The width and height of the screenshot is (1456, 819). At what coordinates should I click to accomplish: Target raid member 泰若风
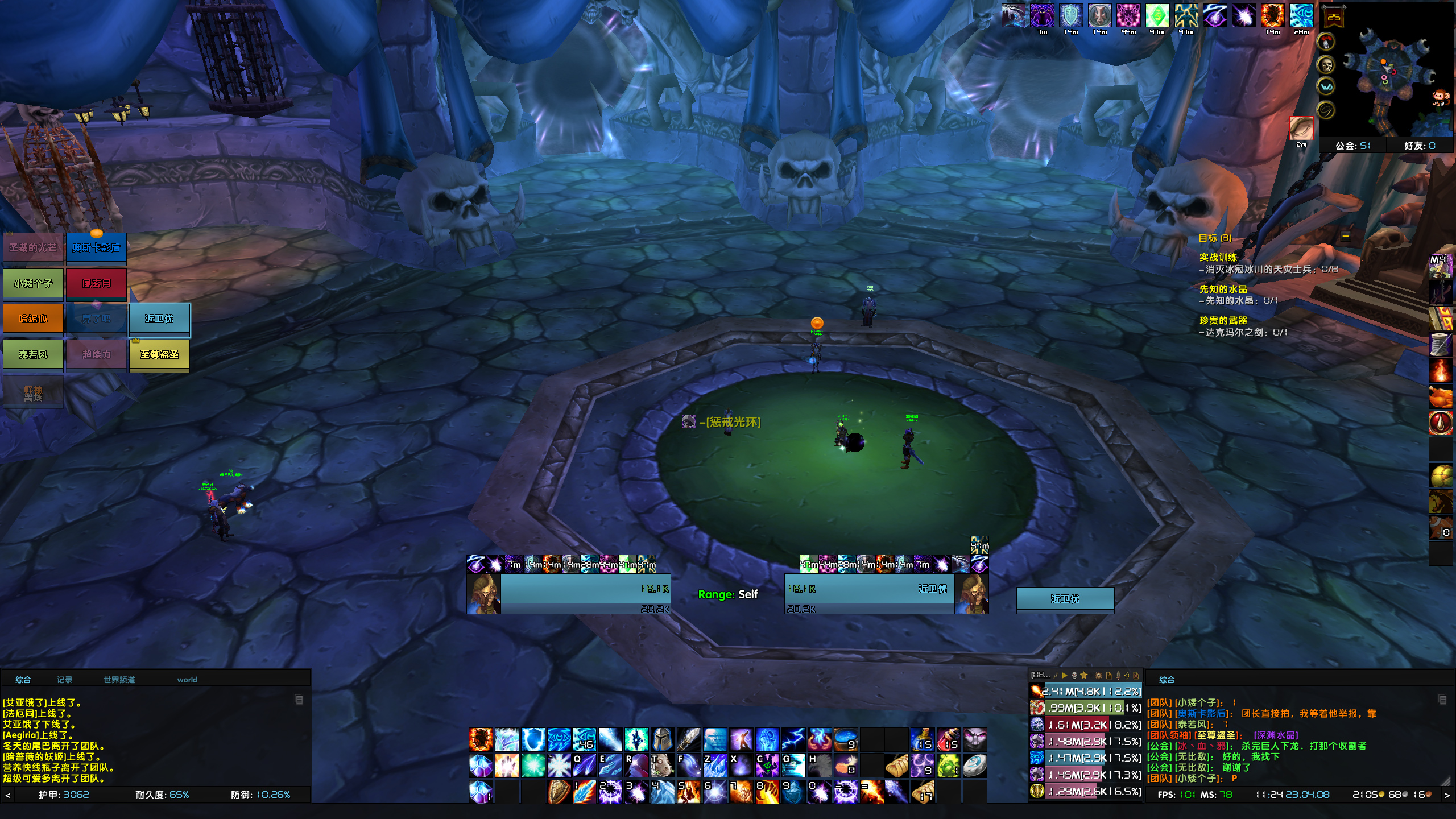coord(33,355)
